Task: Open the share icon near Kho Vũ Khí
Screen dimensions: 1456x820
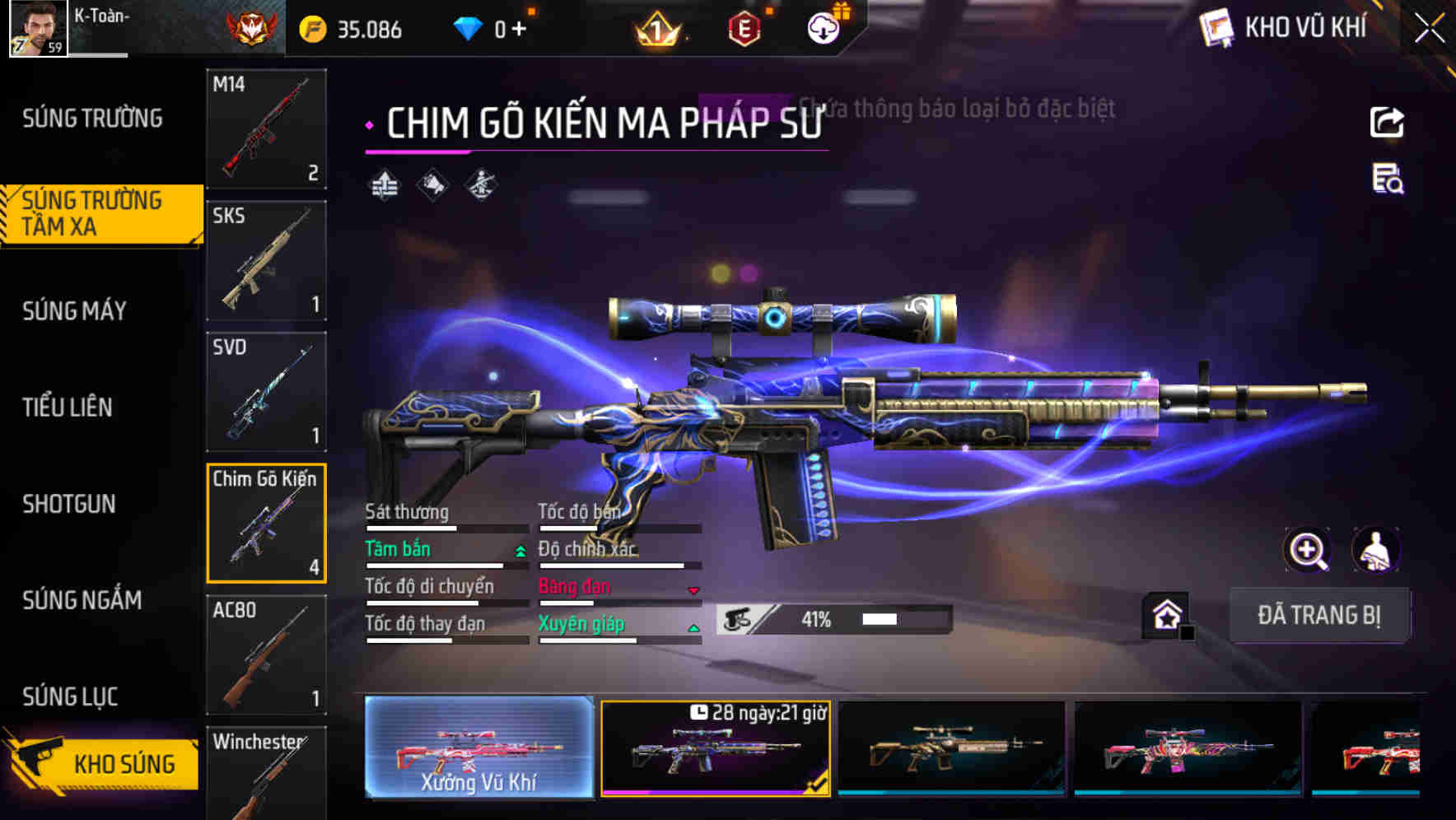Action: coord(1387,121)
